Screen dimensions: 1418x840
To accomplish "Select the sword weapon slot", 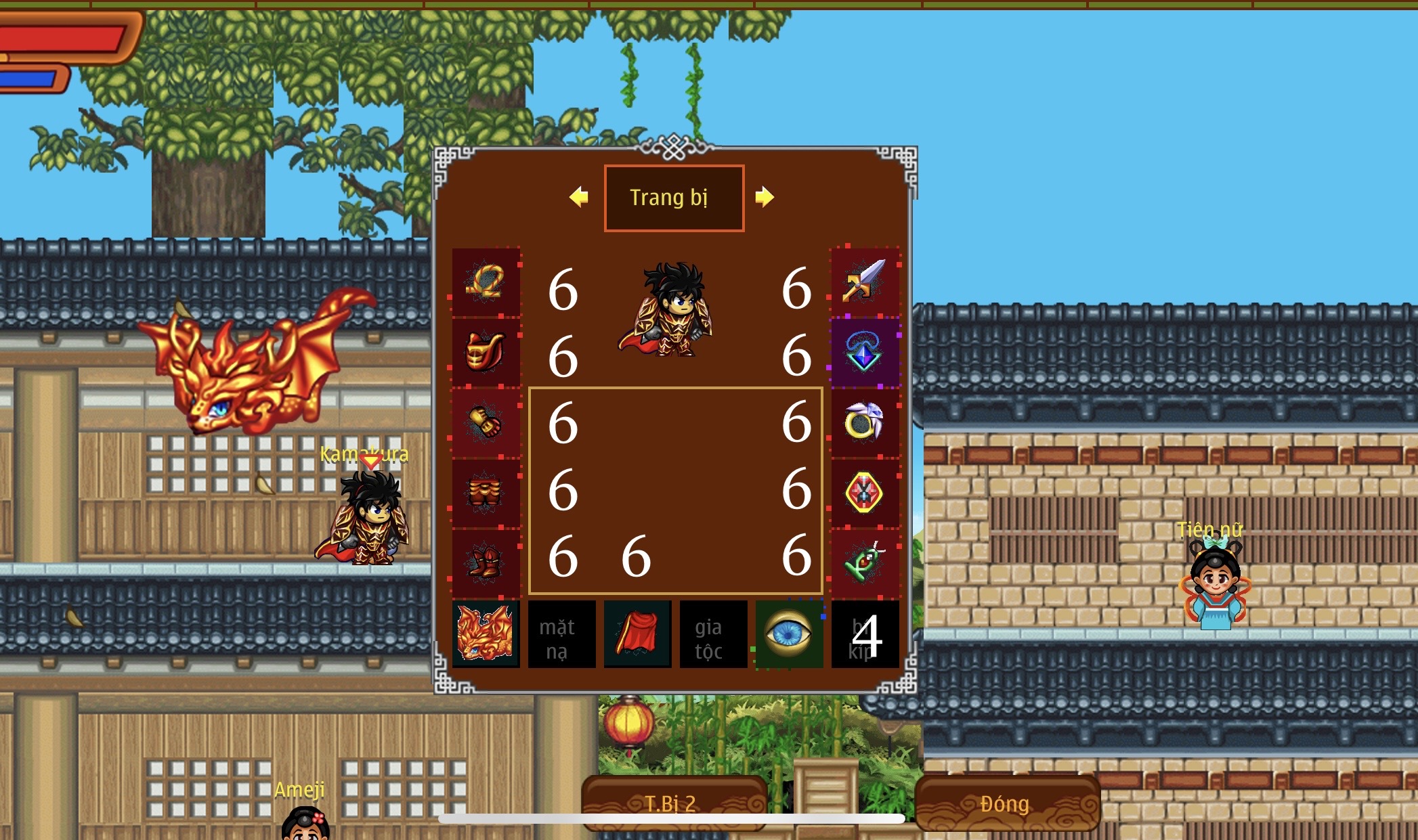I will click(x=864, y=282).
